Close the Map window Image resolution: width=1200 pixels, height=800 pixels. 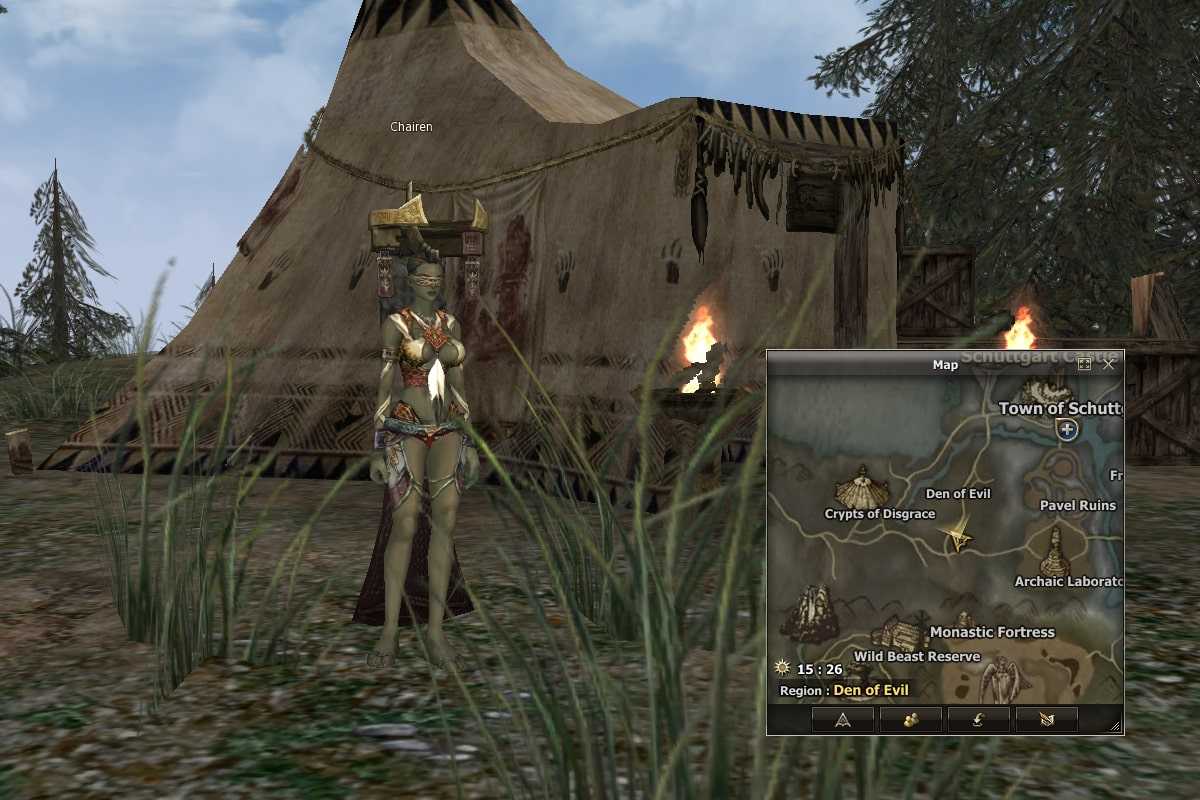(x=1108, y=365)
